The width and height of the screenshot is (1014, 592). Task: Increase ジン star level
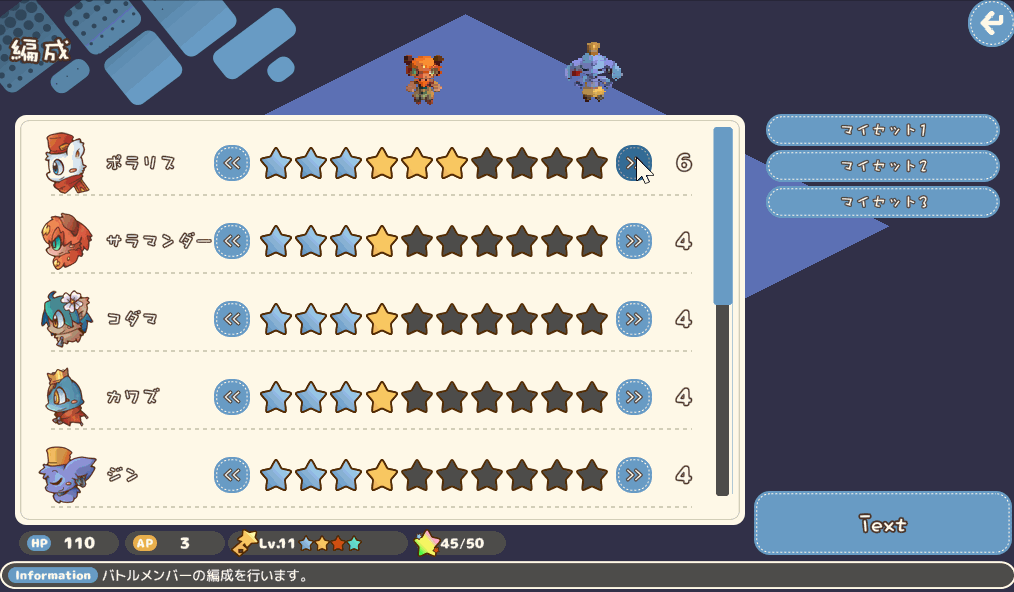pyautogui.click(x=633, y=474)
